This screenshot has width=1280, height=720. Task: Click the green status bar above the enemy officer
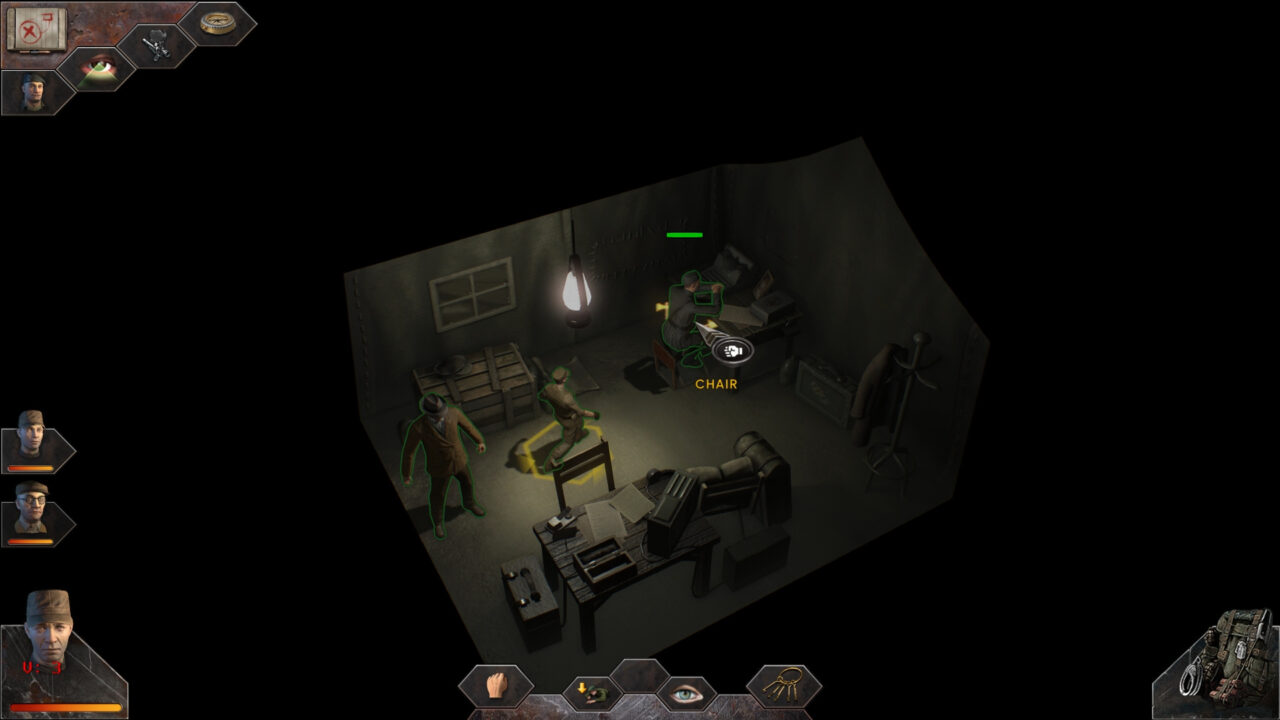[x=684, y=235]
